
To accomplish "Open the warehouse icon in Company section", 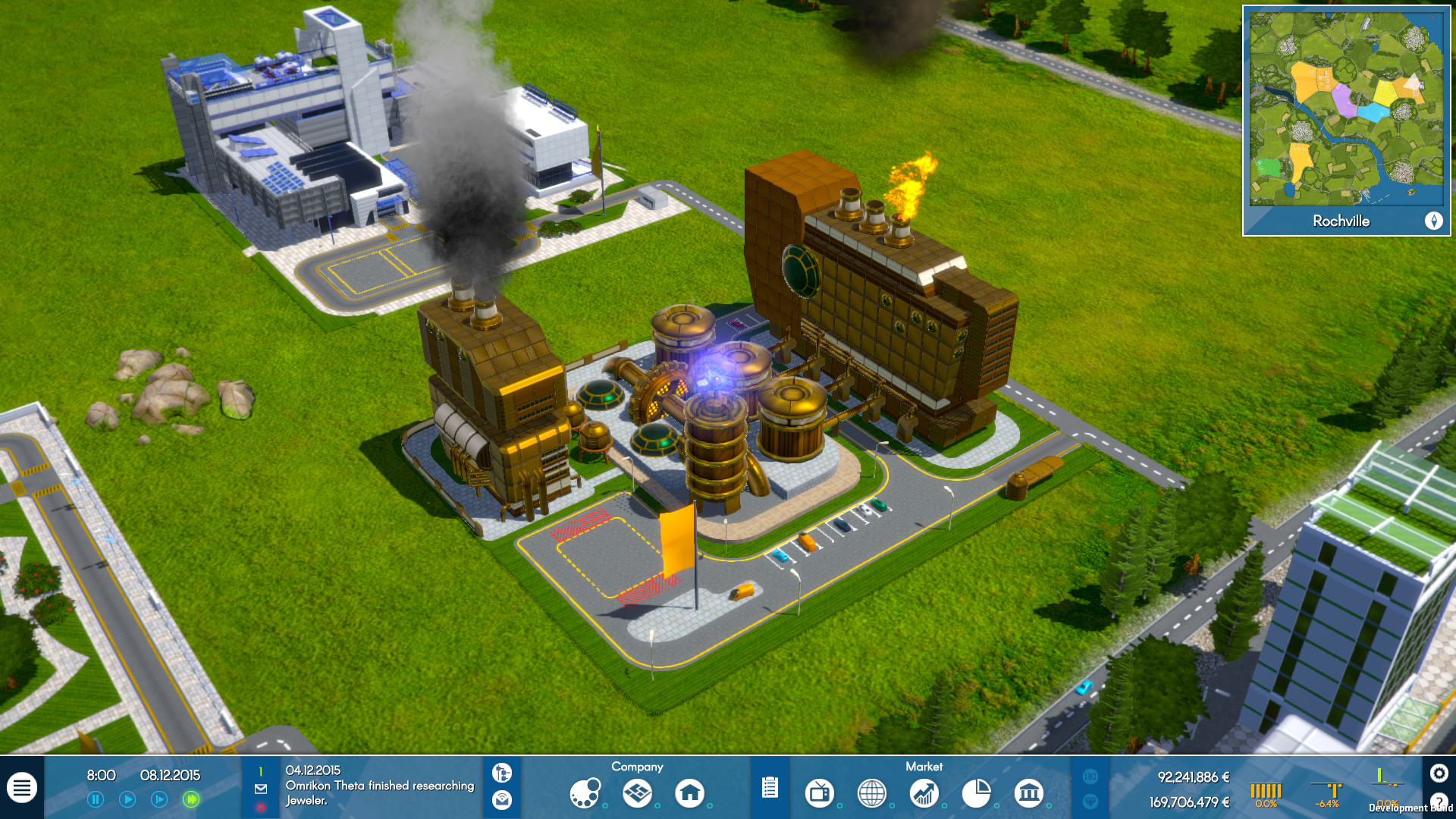I will 637,793.
